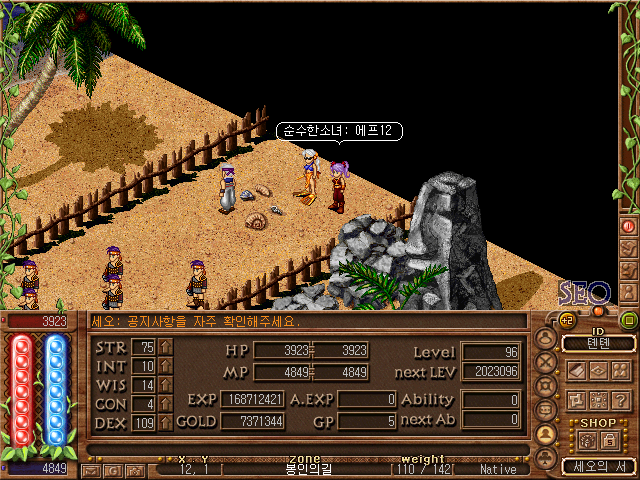This screenshot has height=480, width=640.
Task: Click the gold +2 badge
Action: [565, 321]
